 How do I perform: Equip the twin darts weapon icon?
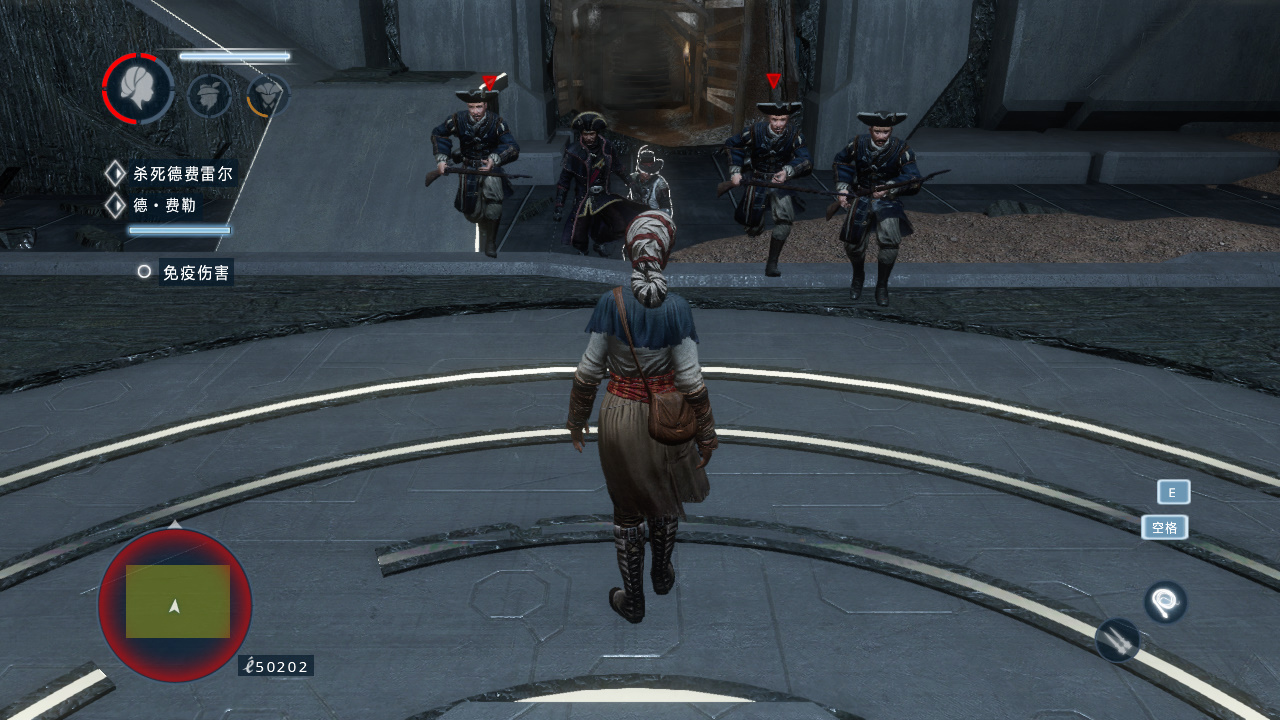1118,639
